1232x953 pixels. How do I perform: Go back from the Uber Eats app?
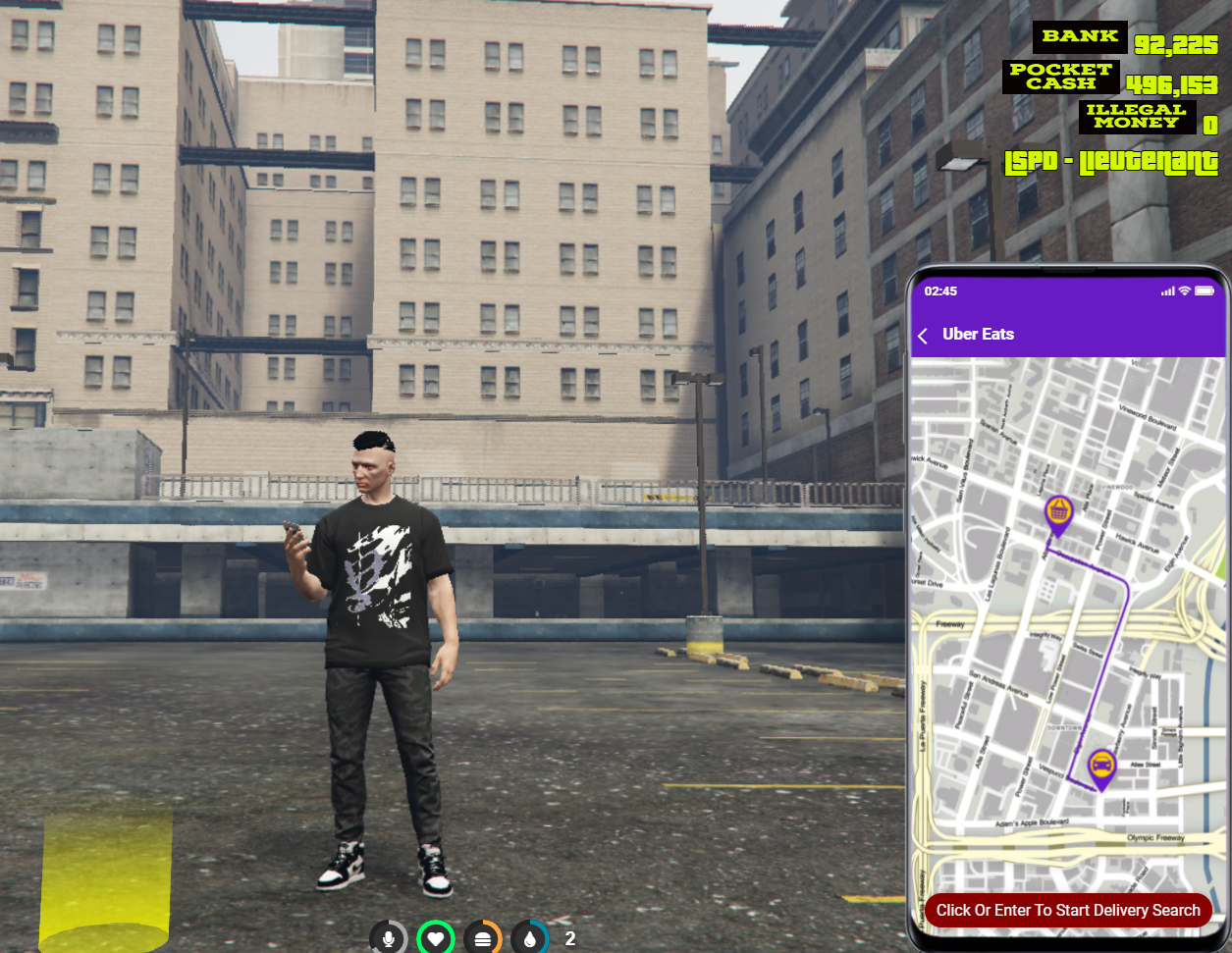click(x=923, y=336)
